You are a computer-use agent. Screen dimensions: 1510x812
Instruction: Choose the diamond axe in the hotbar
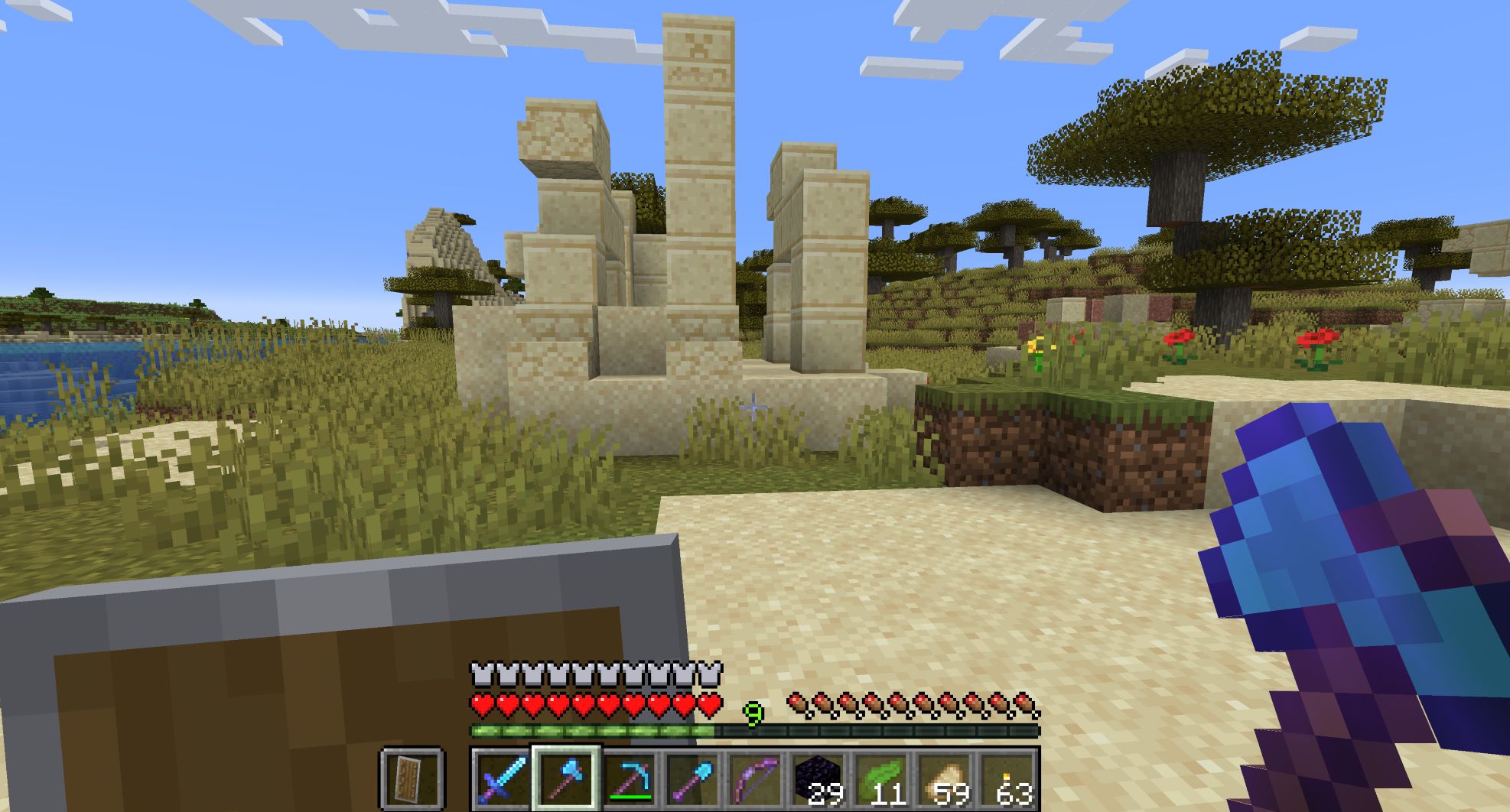point(565,780)
